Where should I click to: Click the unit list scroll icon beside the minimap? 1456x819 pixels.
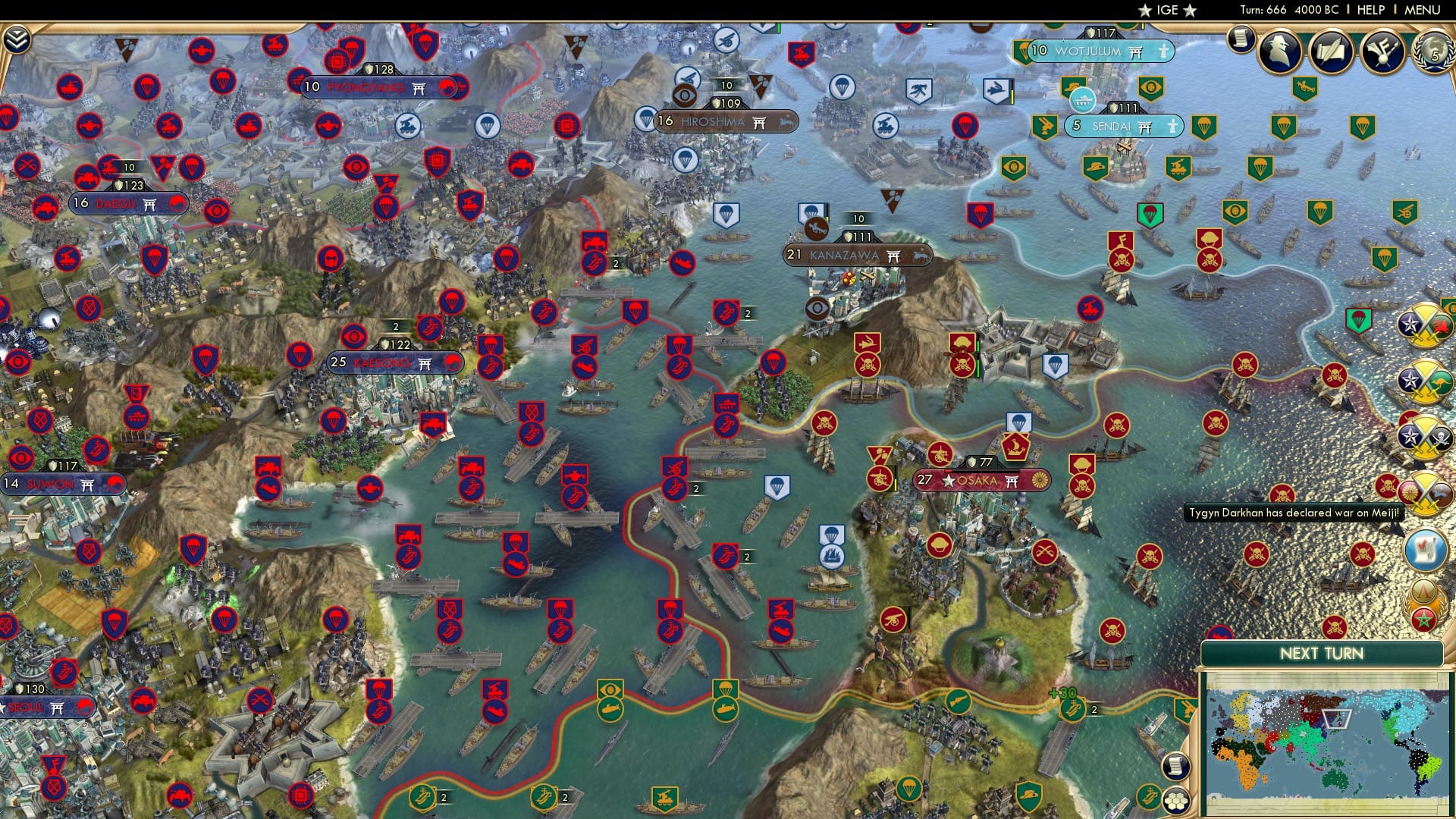point(1176,765)
